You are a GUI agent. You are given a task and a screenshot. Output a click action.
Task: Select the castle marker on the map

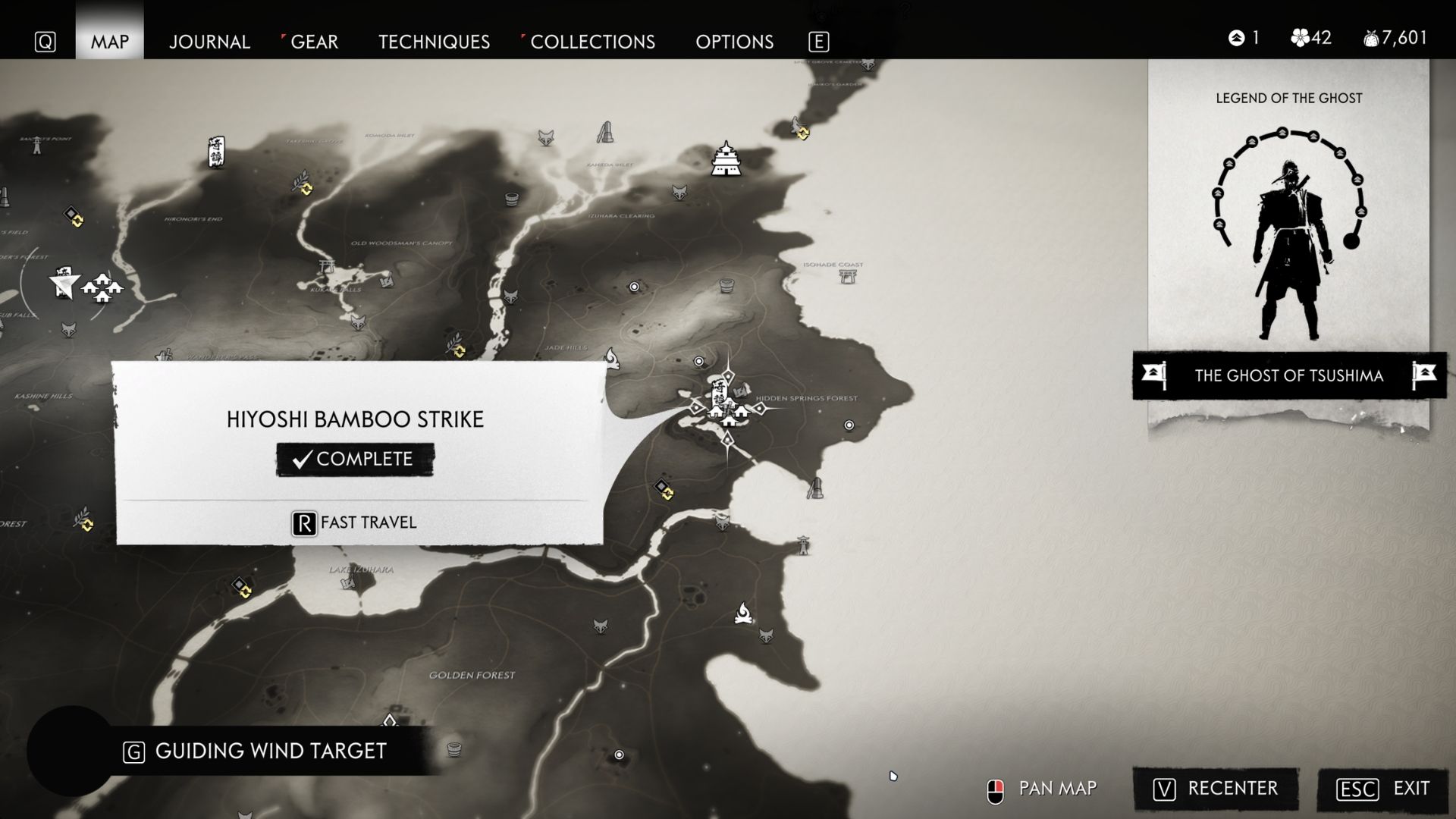[x=726, y=159]
